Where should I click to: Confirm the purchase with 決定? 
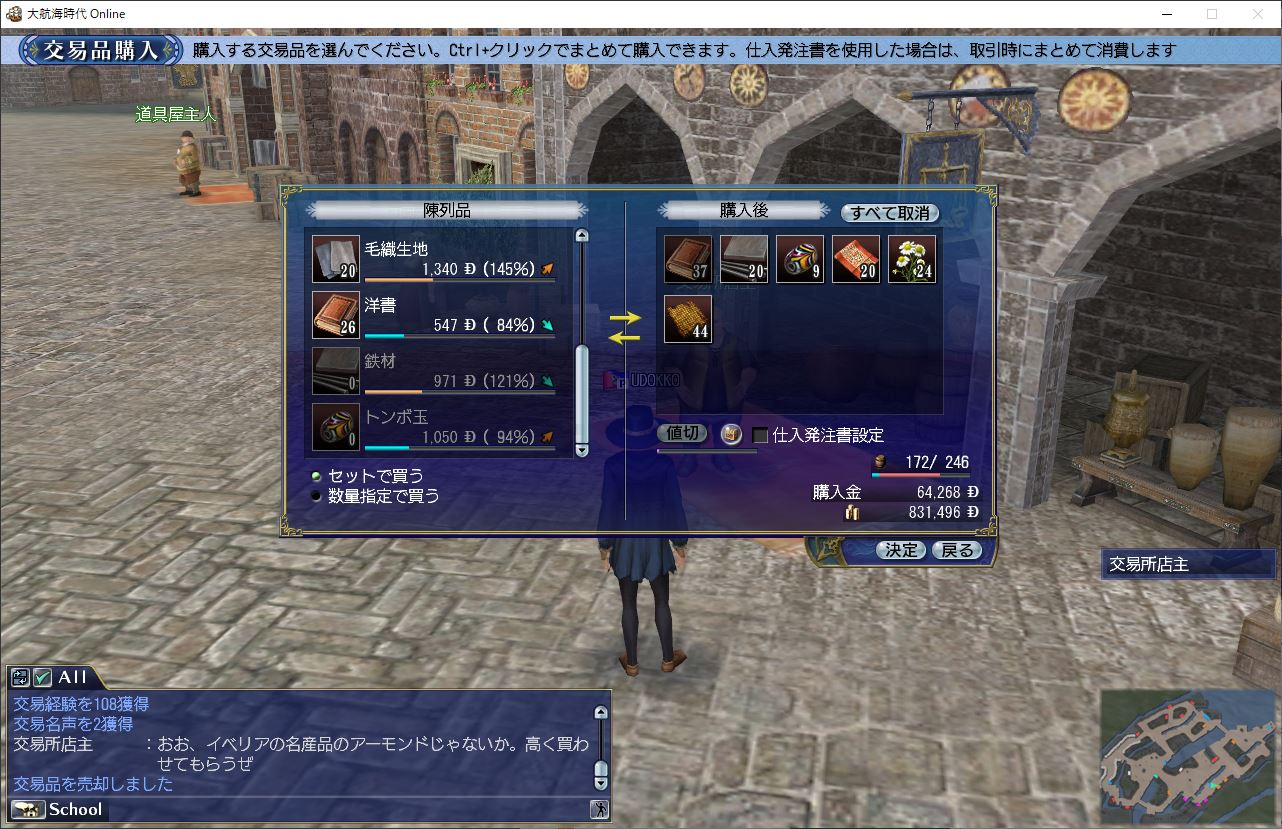(x=900, y=550)
